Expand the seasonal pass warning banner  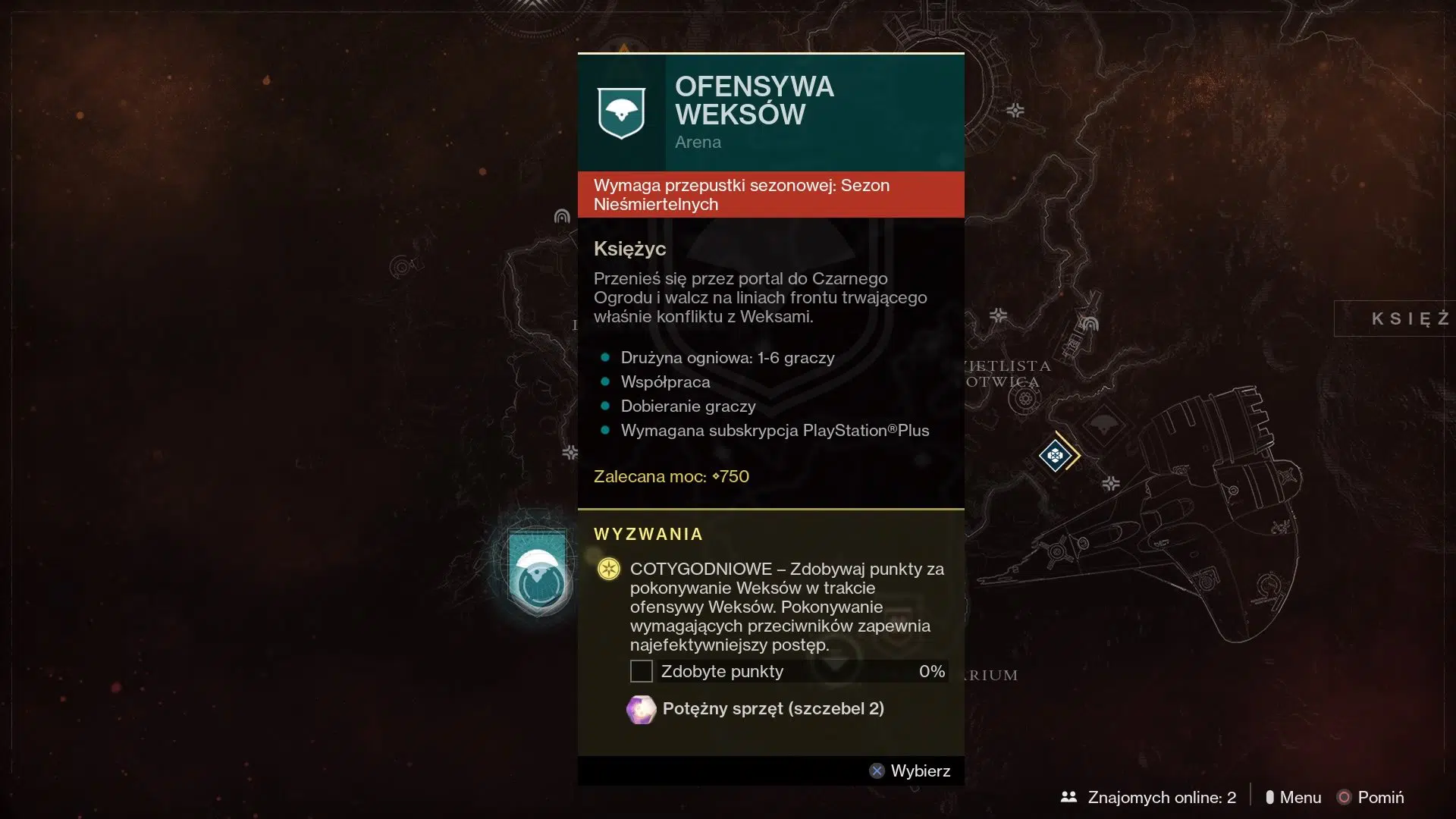770,194
